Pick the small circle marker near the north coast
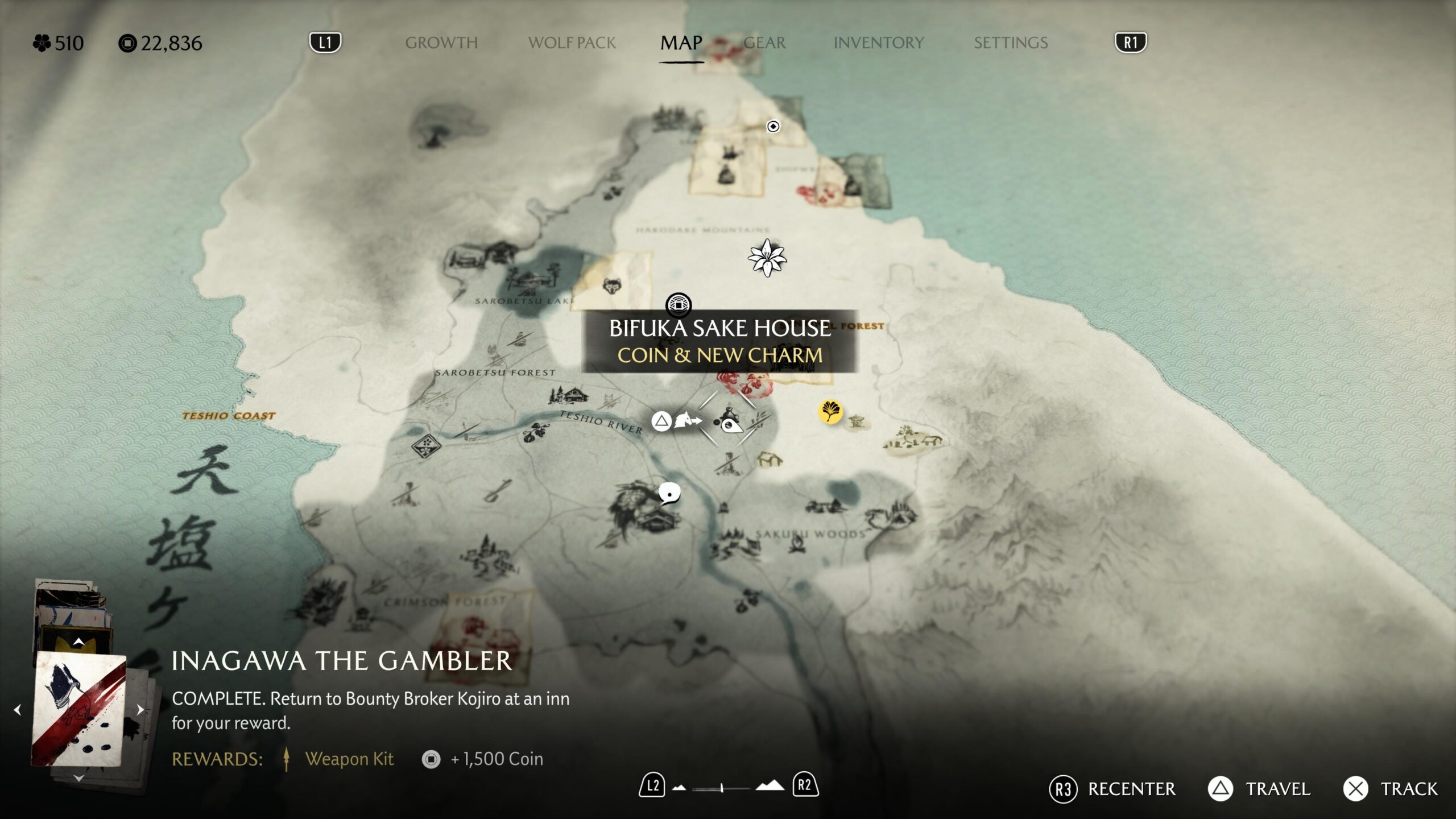 [773, 126]
